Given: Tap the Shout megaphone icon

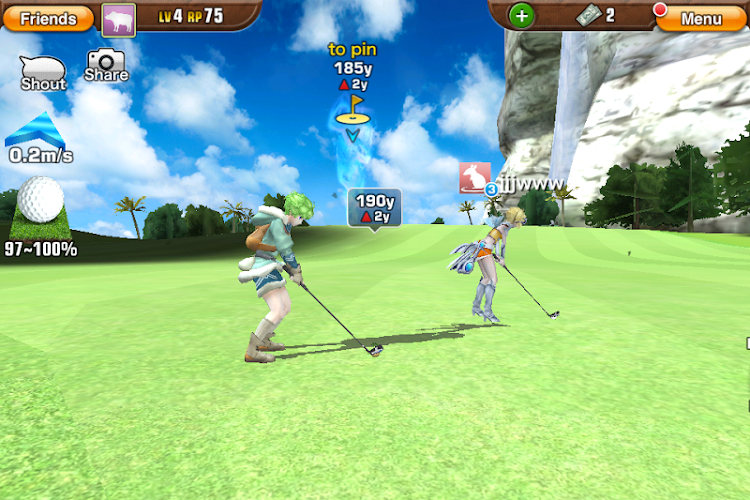Looking at the screenshot, I should click(43, 72).
